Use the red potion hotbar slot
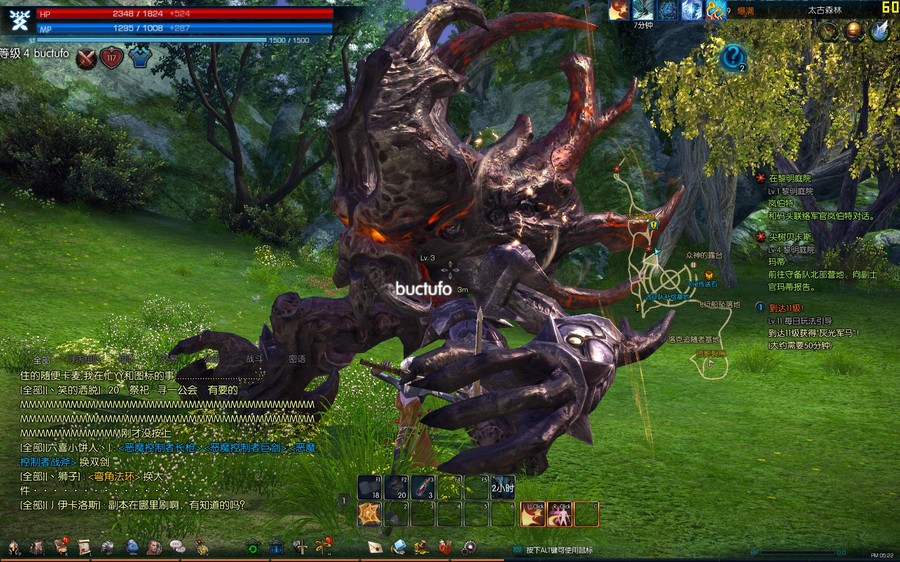The width and height of the screenshot is (900, 562). (x=424, y=487)
